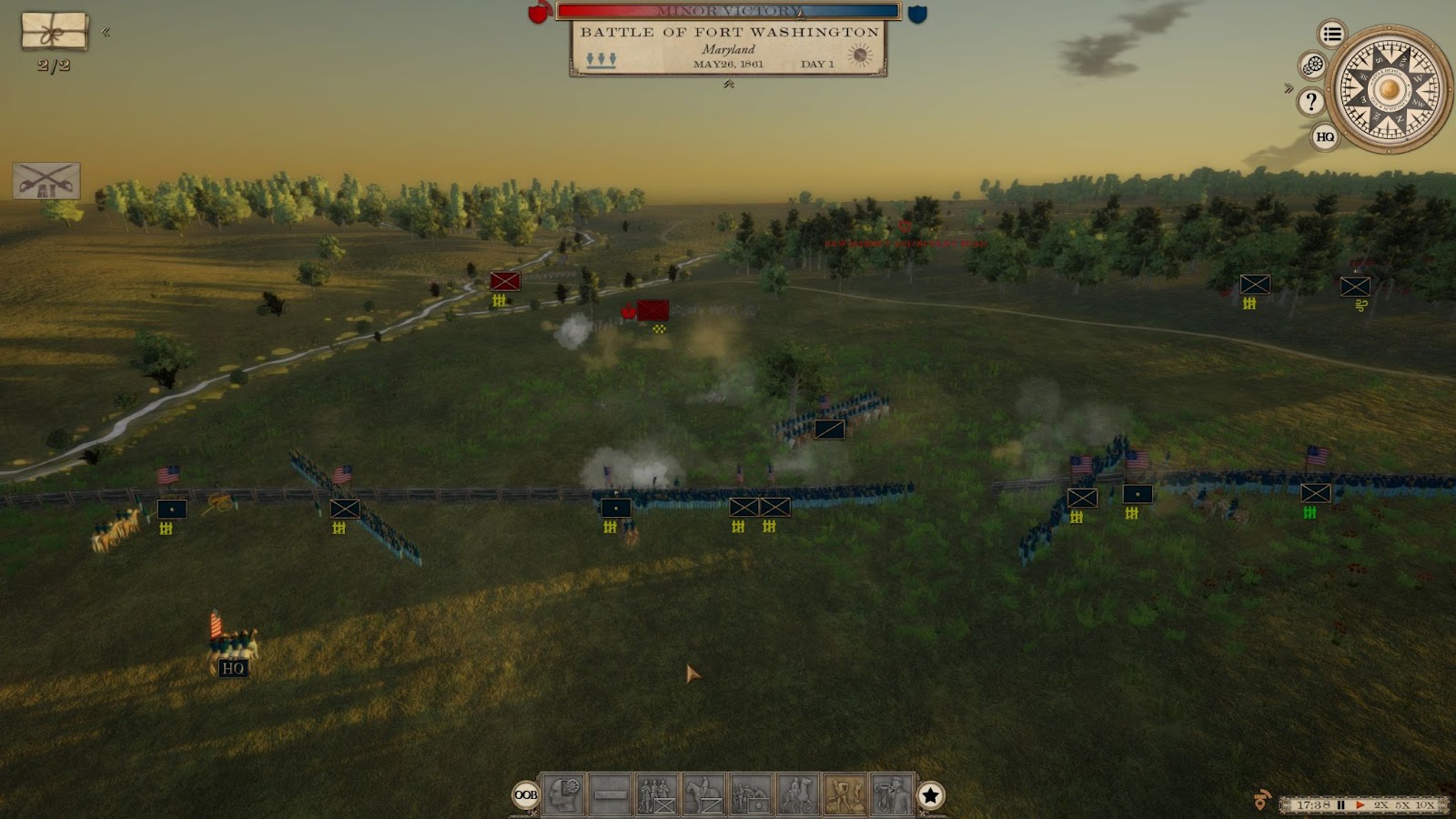
Task: Open settings with the gears button
Action: 1312,66
